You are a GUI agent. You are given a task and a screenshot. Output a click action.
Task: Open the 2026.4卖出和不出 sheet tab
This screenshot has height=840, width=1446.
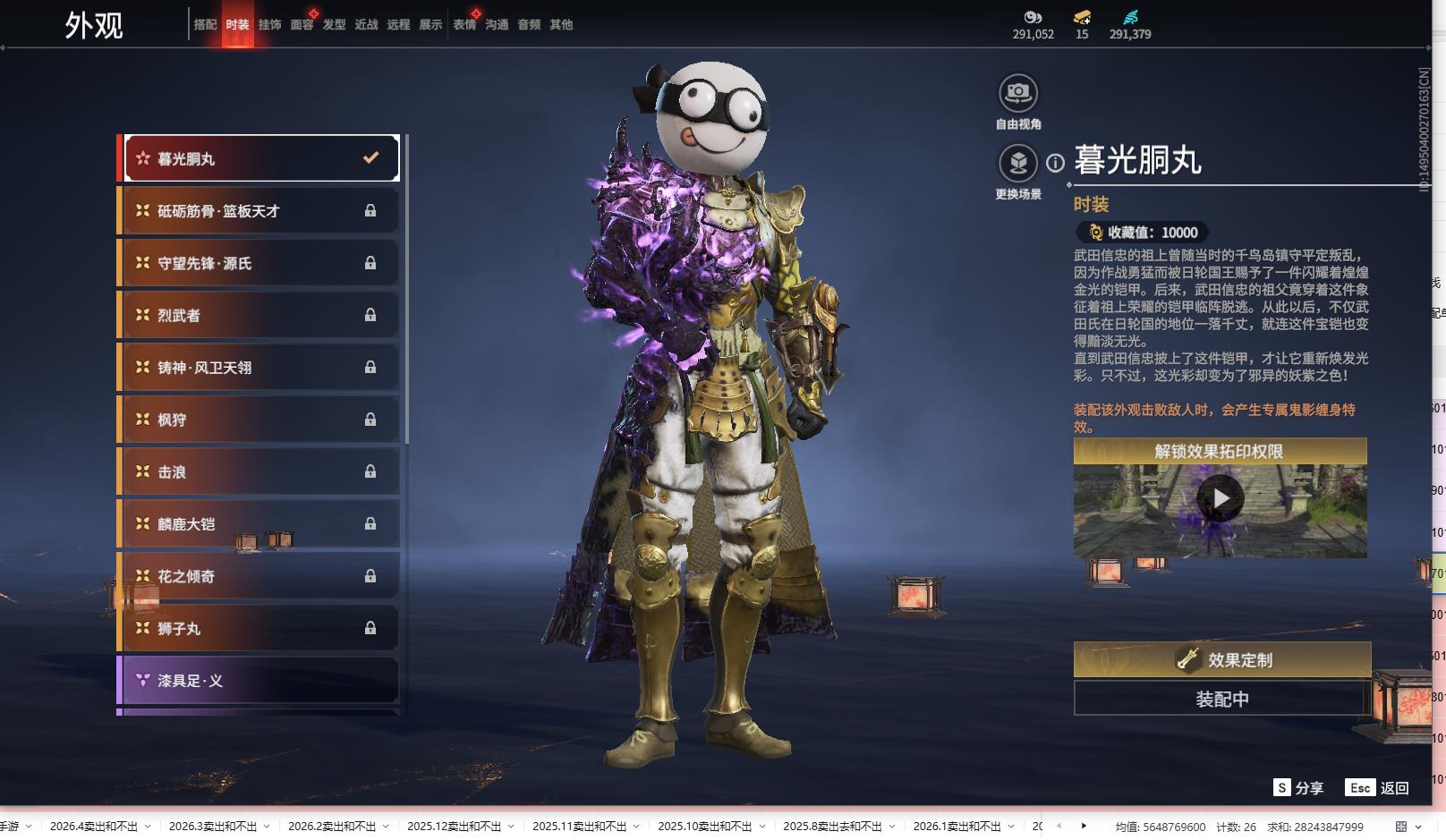coord(94,827)
